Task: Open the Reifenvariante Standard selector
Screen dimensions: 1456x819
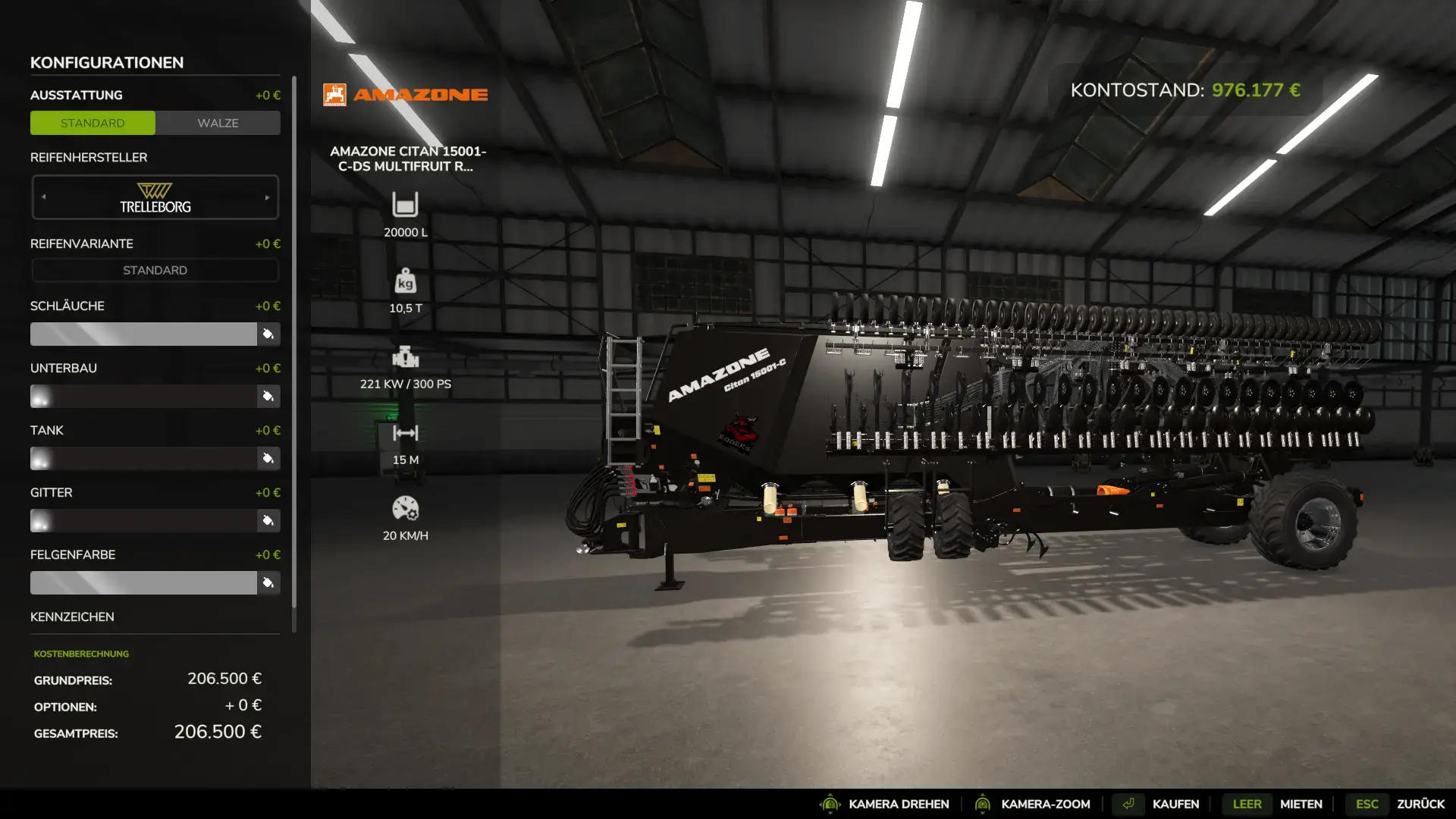Action: pos(155,271)
